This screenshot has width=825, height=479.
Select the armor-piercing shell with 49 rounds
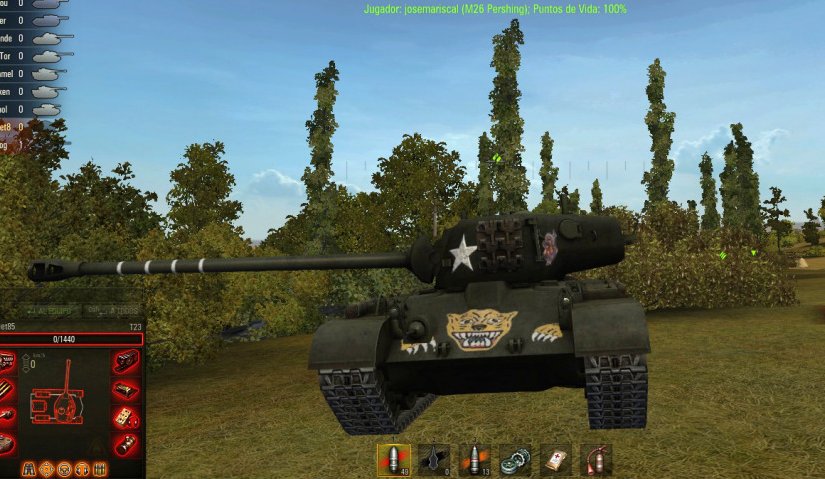point(393,459)
